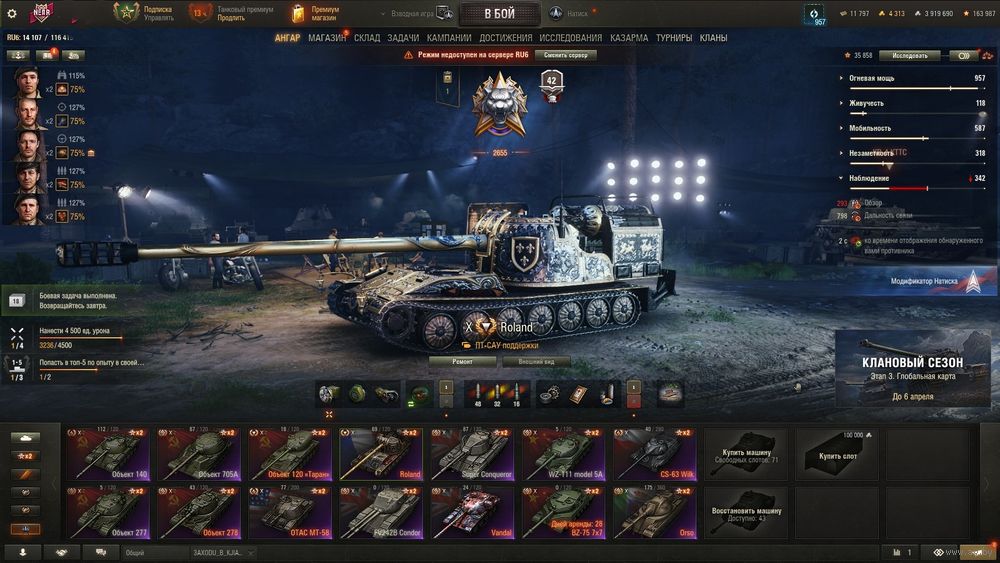Open Восстановить машину tile
This screenshot has width=1000, height=563.
[746, 512]
